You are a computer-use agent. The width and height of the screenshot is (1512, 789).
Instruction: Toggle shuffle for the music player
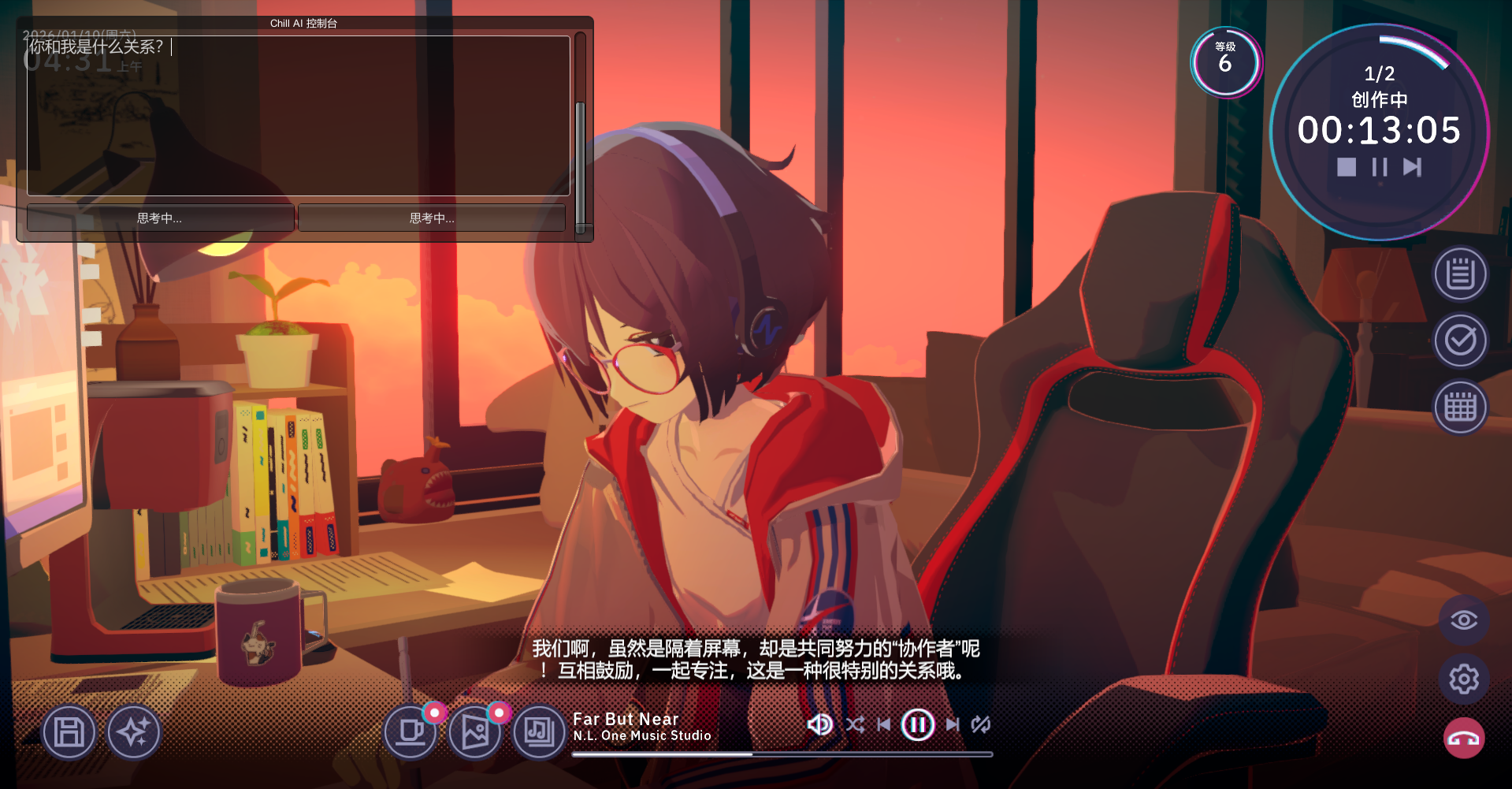click(x=855, y=724)
